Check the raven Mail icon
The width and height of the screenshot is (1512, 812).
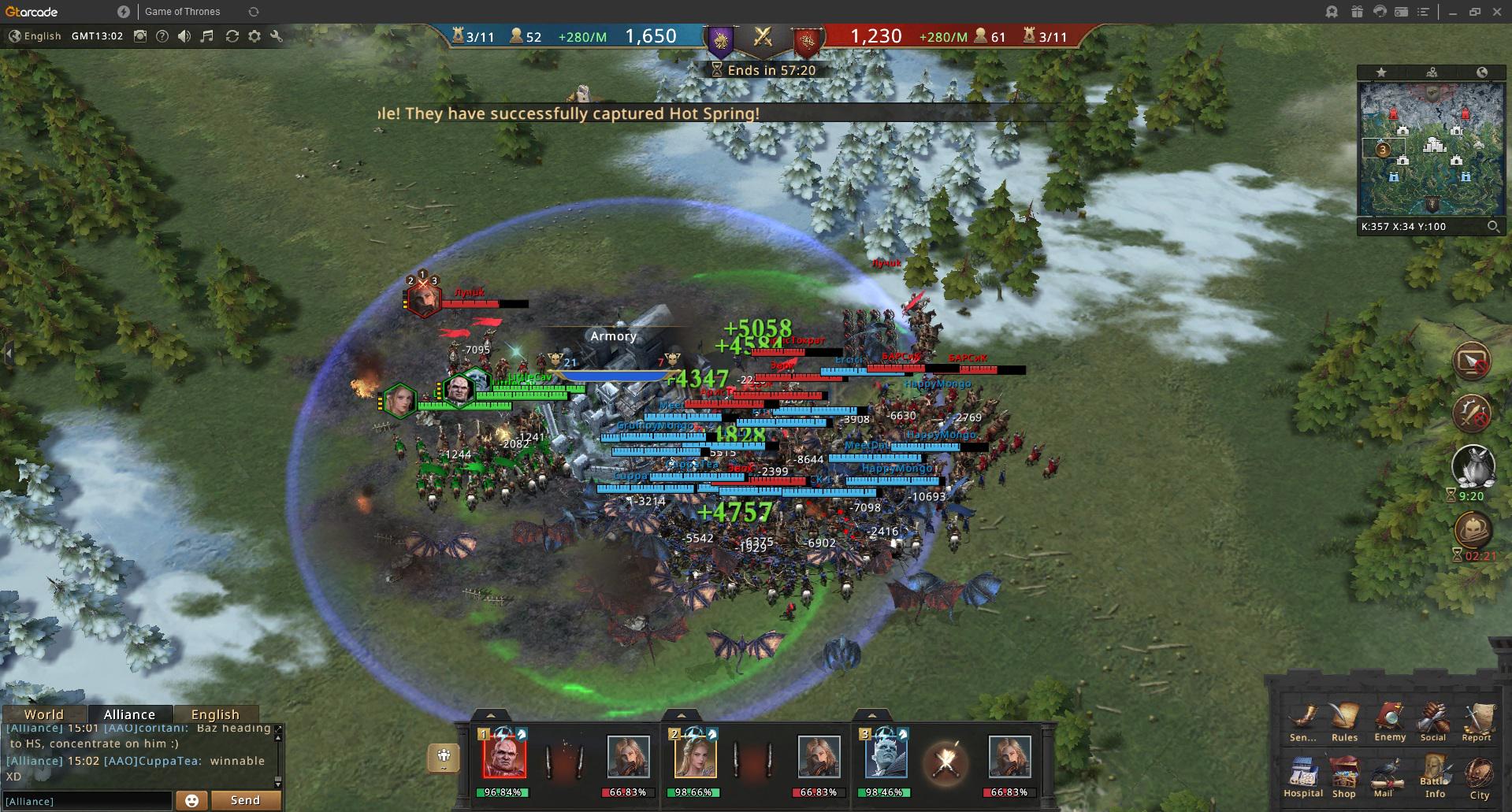(x=1384, y=774)
